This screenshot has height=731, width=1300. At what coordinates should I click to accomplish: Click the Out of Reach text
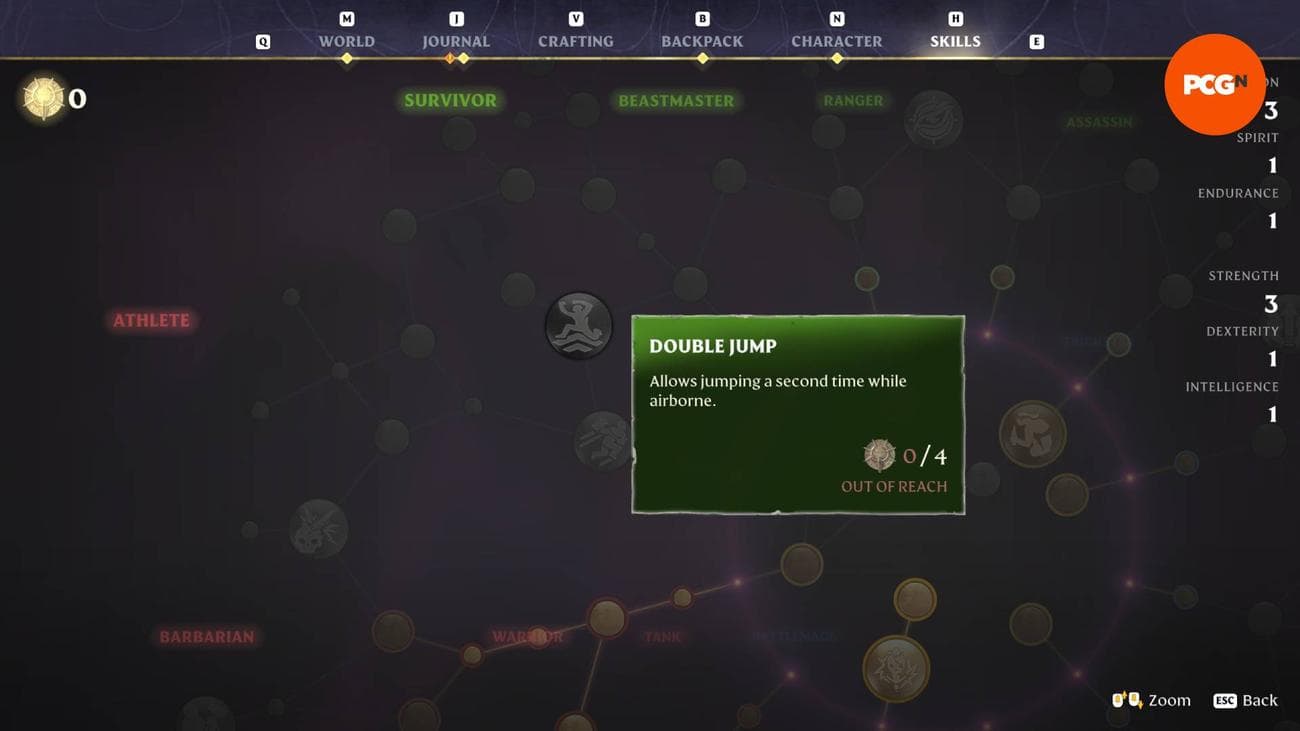click(x=893, y=486)
